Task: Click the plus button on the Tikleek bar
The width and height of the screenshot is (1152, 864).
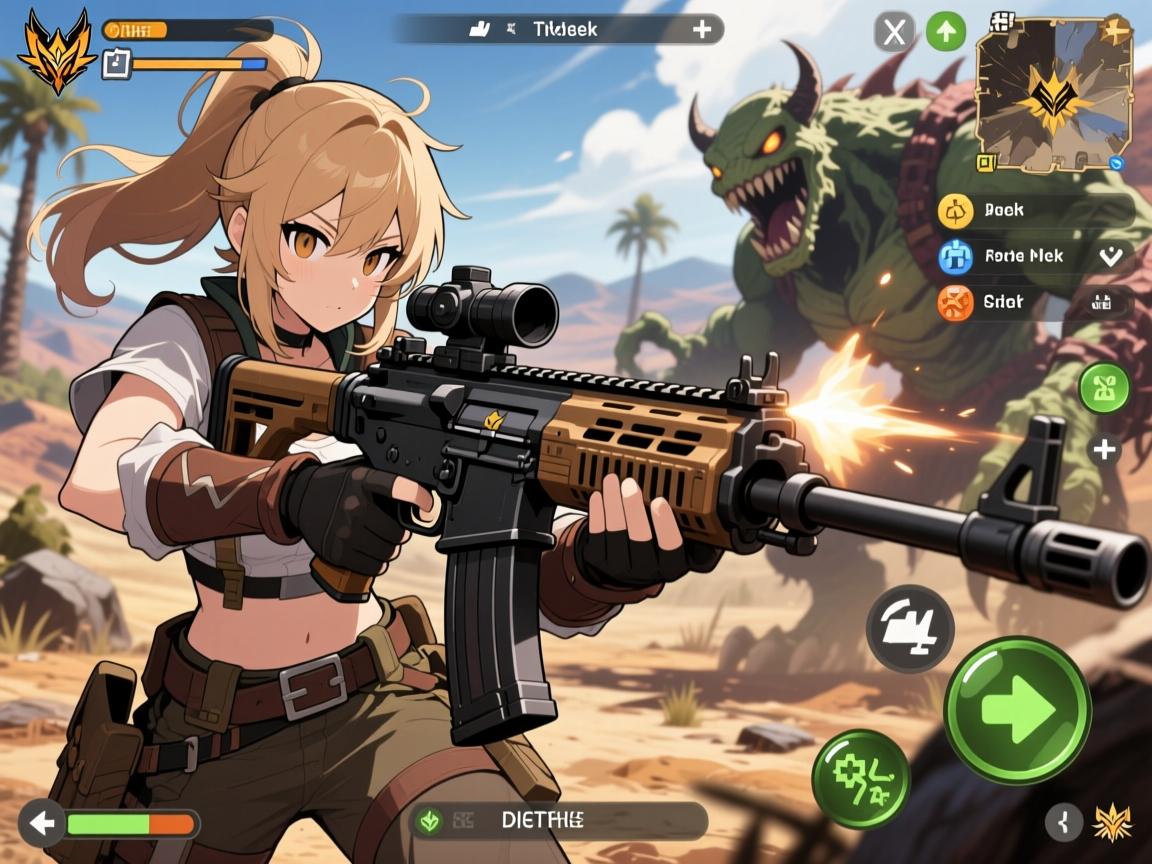Action: pyautogui.click(x=702, y=29)
